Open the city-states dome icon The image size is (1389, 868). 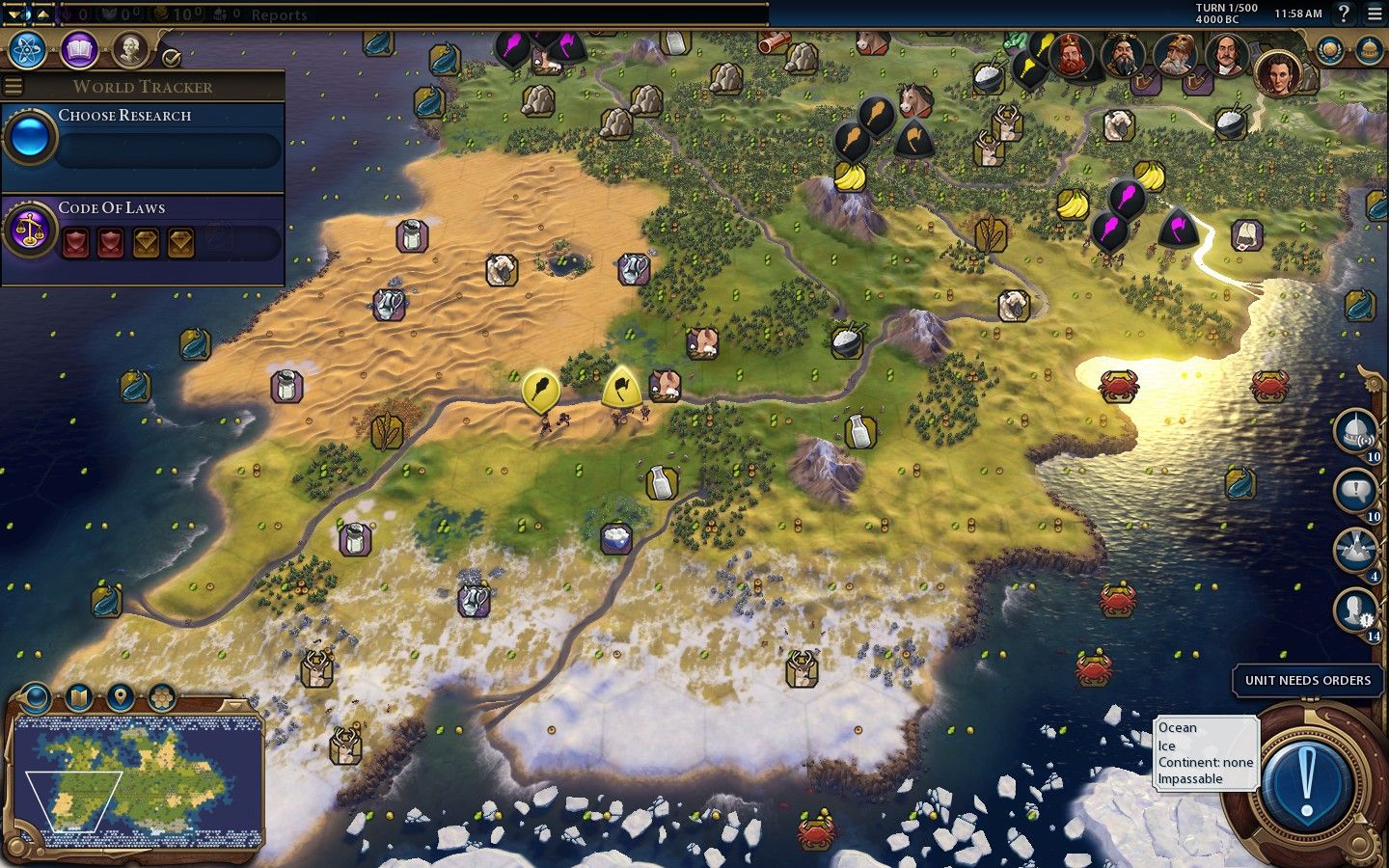[x=1369, y=50]
